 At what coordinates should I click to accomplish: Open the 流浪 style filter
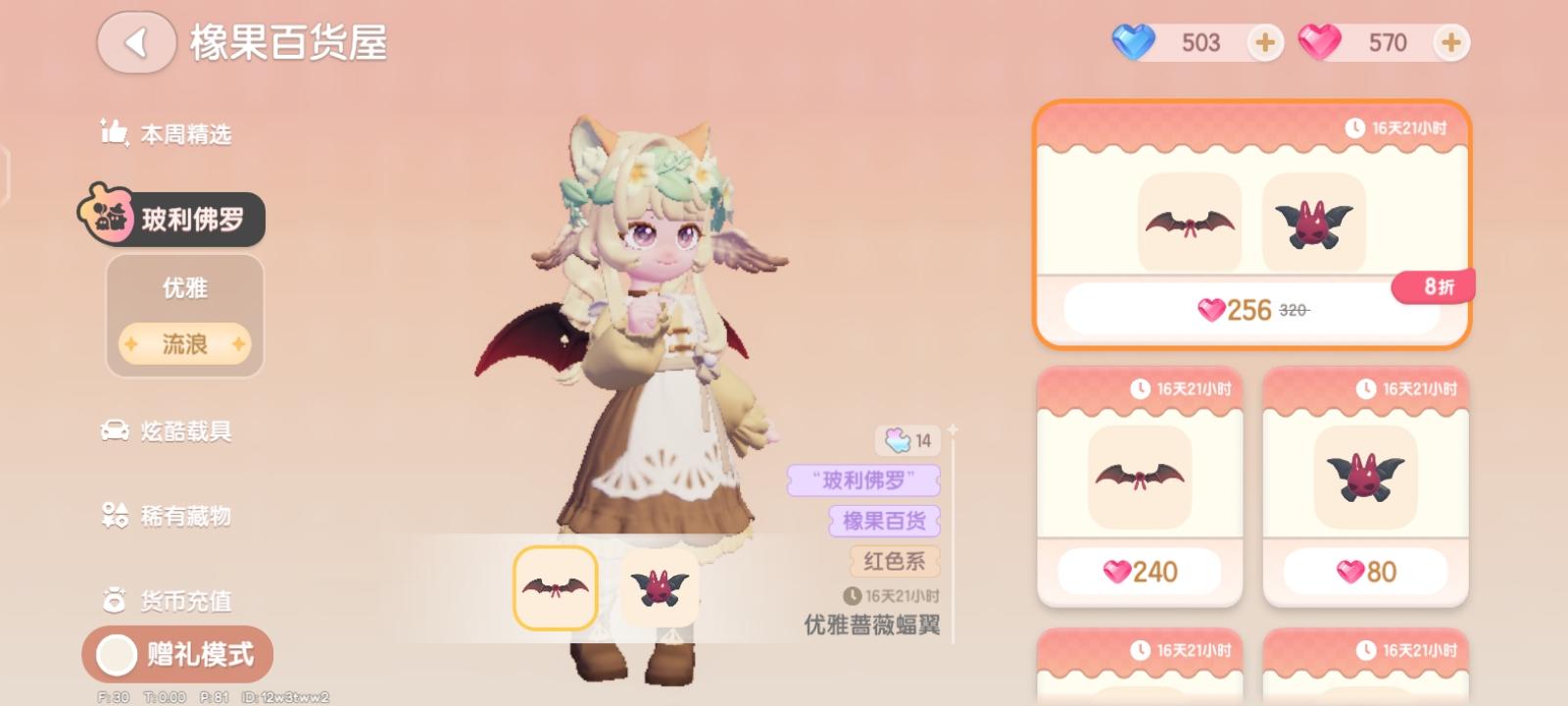click(x=182, y=343)
